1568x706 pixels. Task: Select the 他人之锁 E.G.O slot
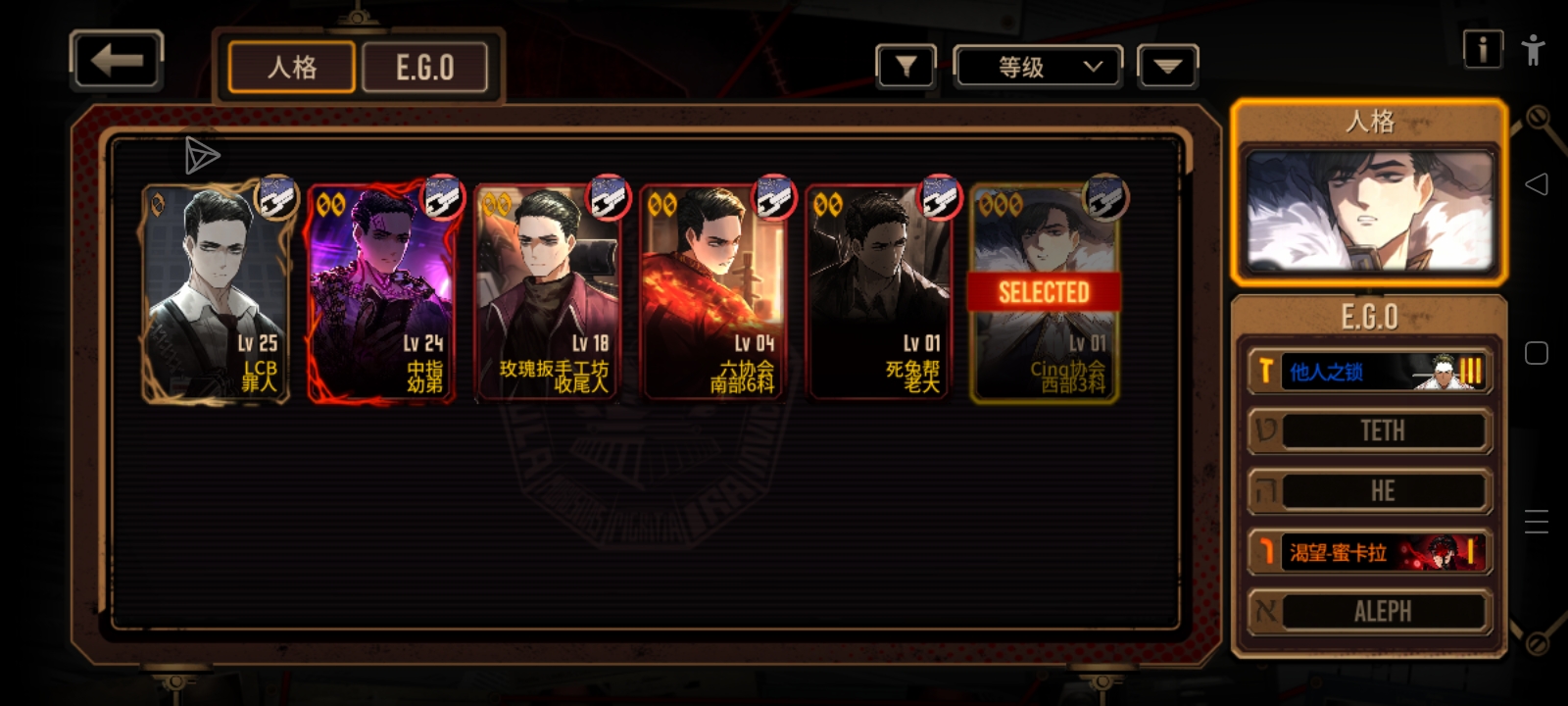[x=1369, y=372]
